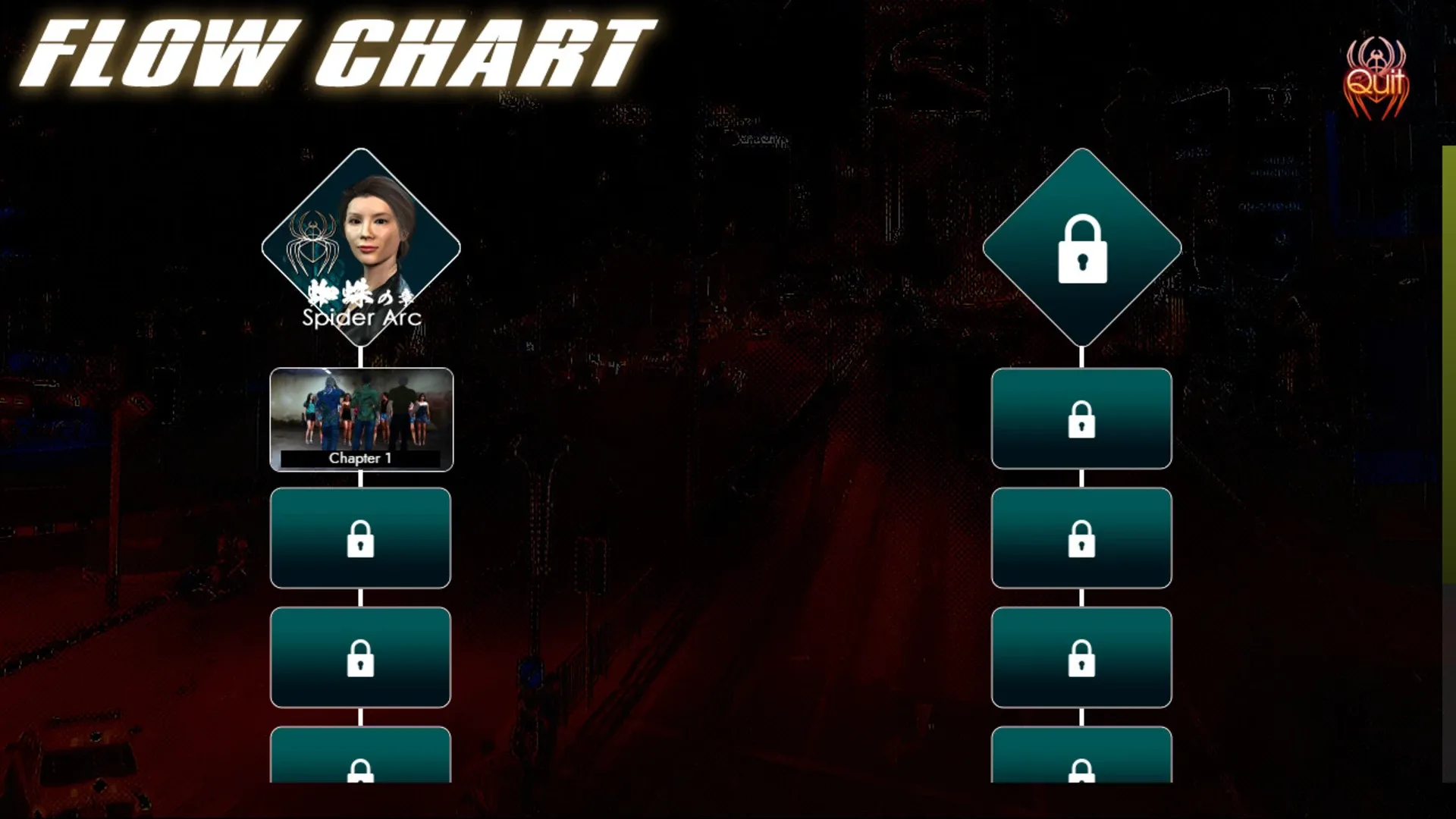This screenshot has height=819, width=1456.
Task: Click the third lock icon in the right column
Action: 1081,658
